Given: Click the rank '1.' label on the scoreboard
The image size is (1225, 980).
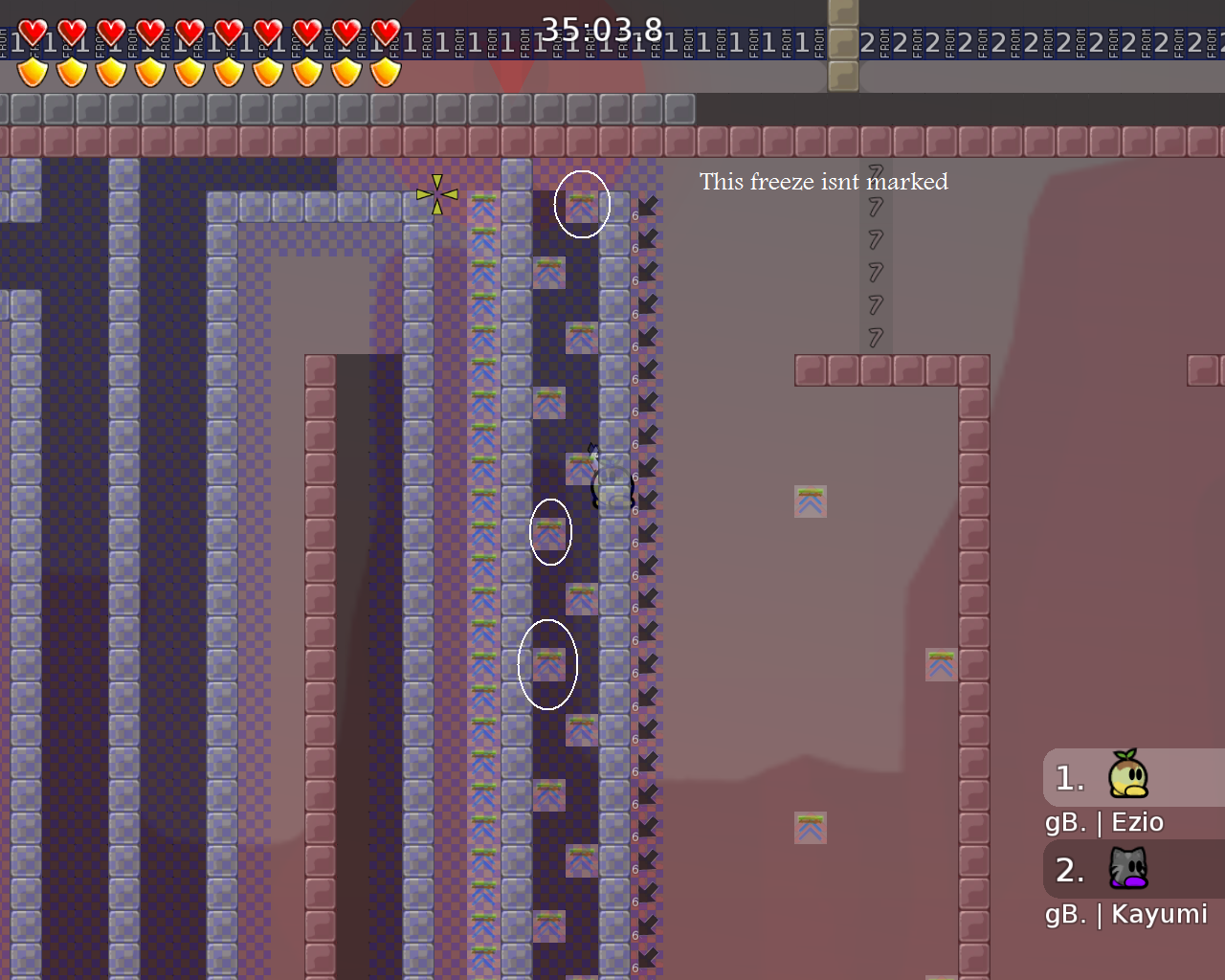Looking at the screenshot, I should click(x=1068, y=777).
